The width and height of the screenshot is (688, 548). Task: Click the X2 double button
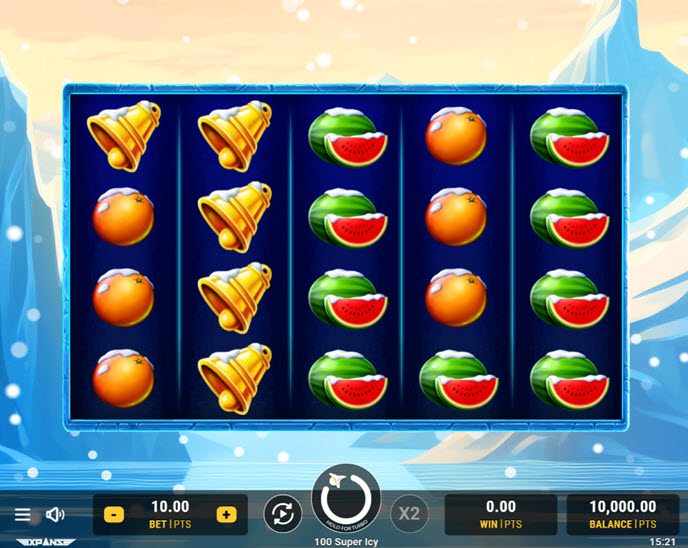coord(408,514)
